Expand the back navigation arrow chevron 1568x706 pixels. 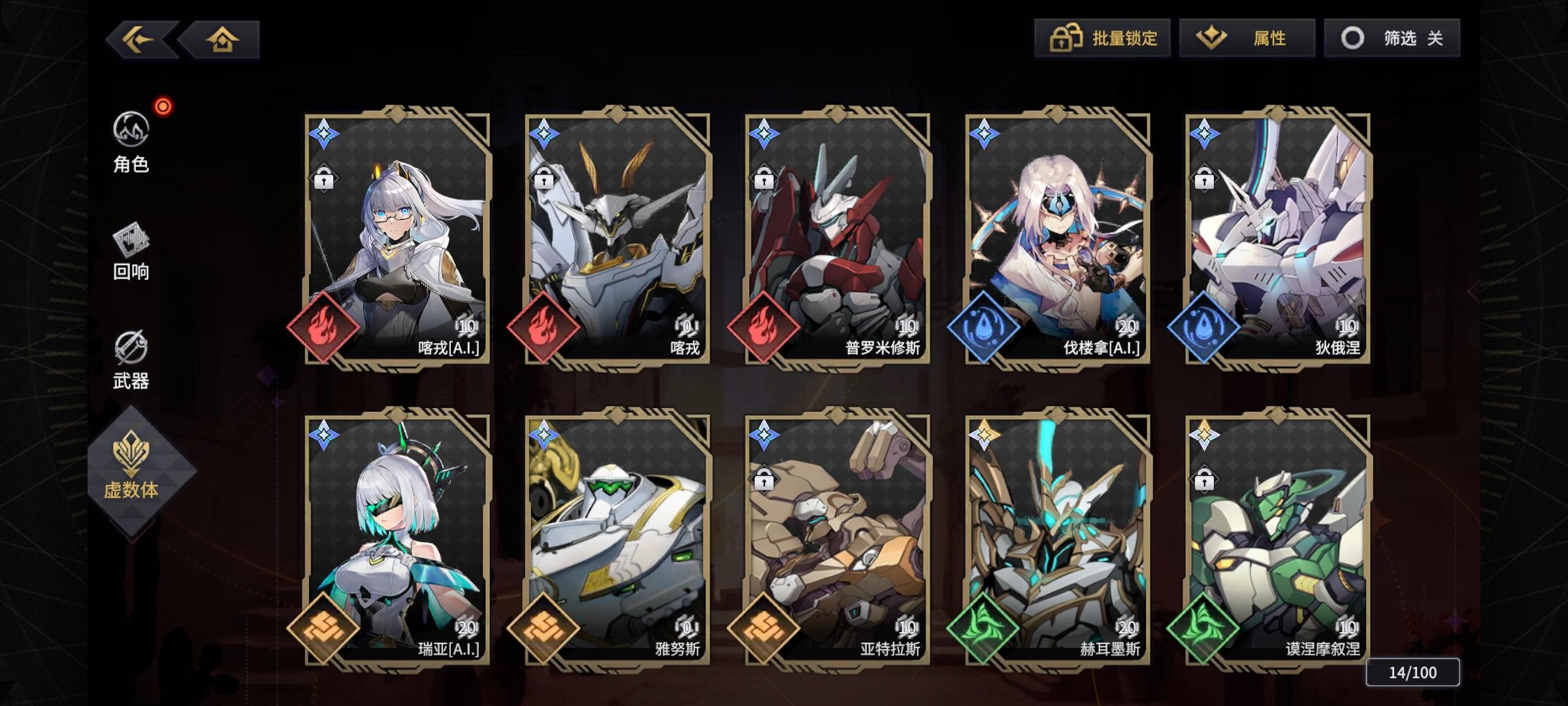(x=137, y=39)
